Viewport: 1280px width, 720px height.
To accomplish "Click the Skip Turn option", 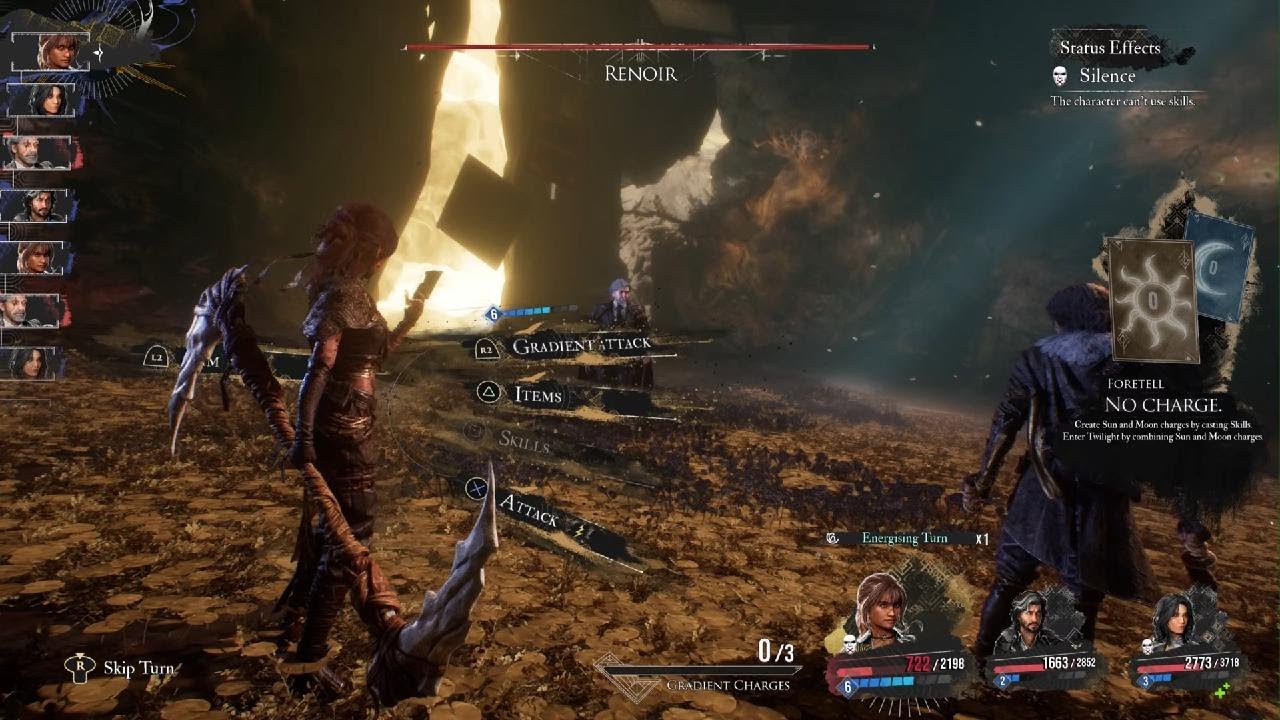I will click(x=137, y=668).
